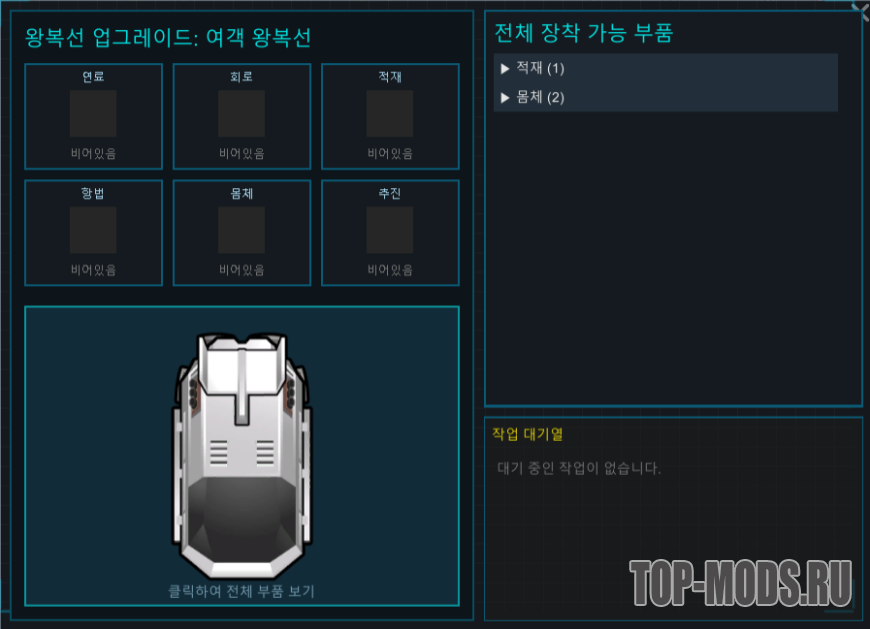Choose the 항법 part slot
The image size is (870, 629).
click(93, 231)
